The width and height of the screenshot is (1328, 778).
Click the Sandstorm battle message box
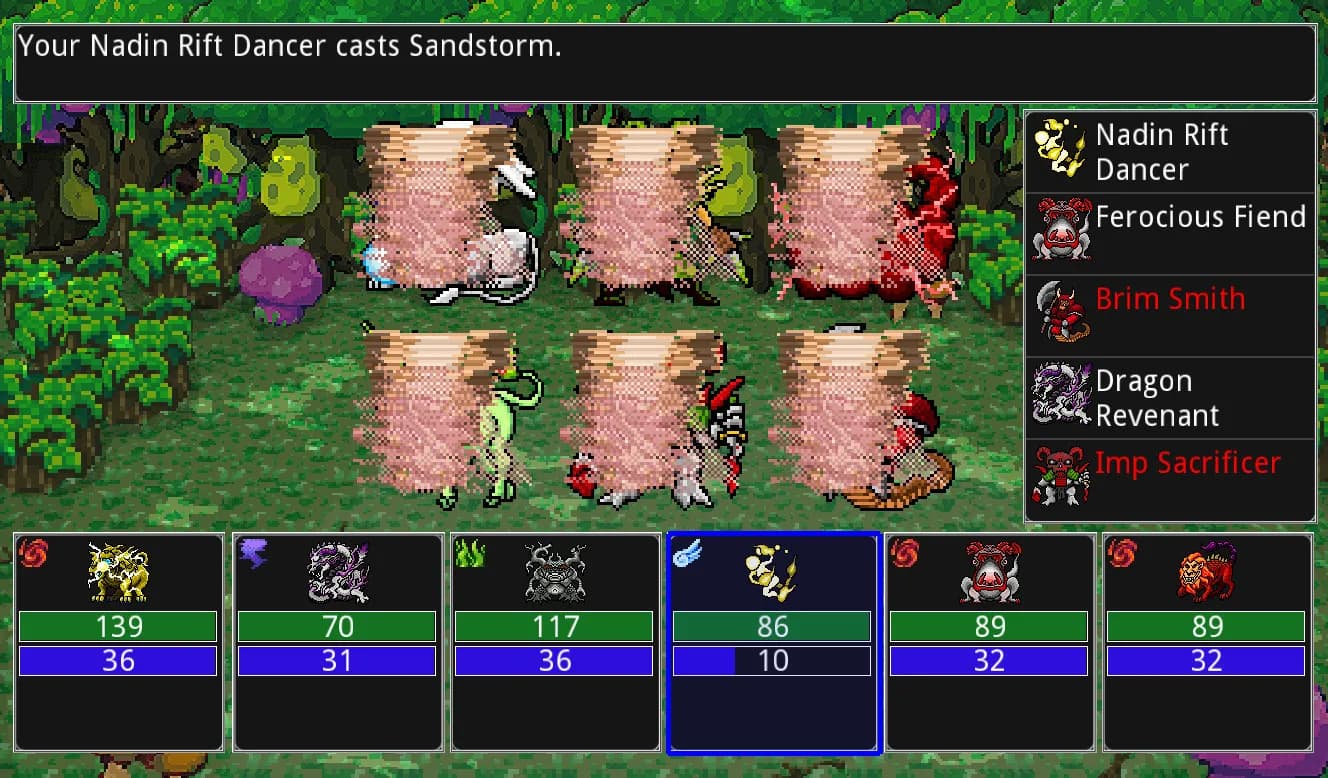coord(664,63)
